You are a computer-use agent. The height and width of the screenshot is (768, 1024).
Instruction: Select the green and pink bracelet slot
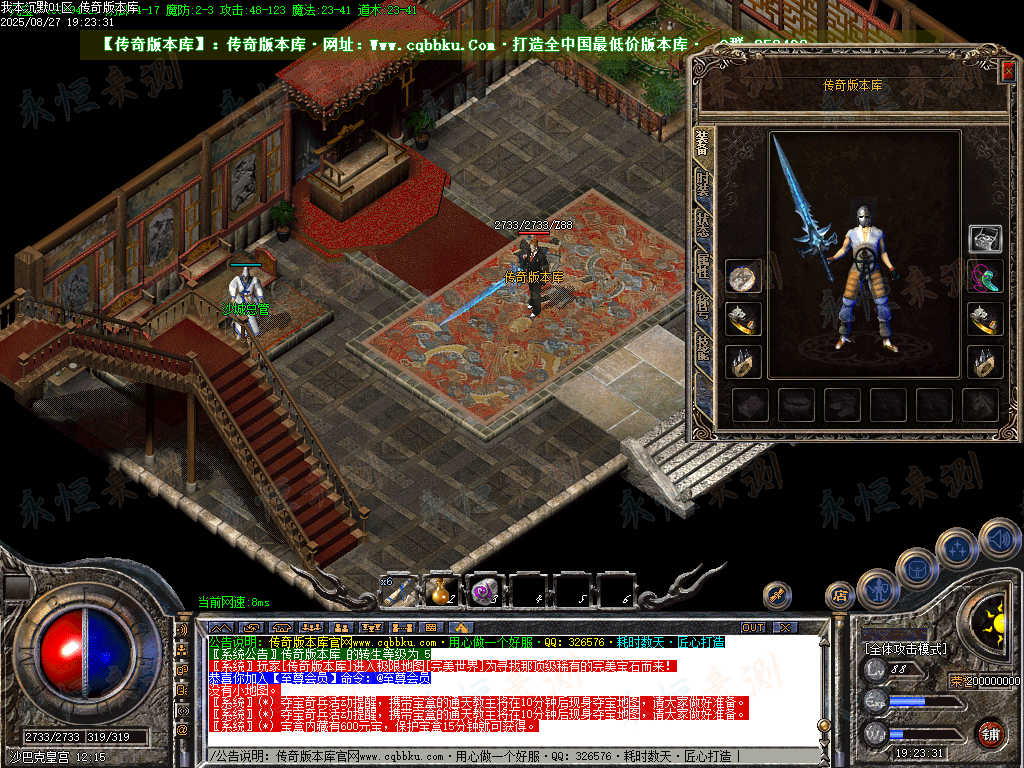985,276
